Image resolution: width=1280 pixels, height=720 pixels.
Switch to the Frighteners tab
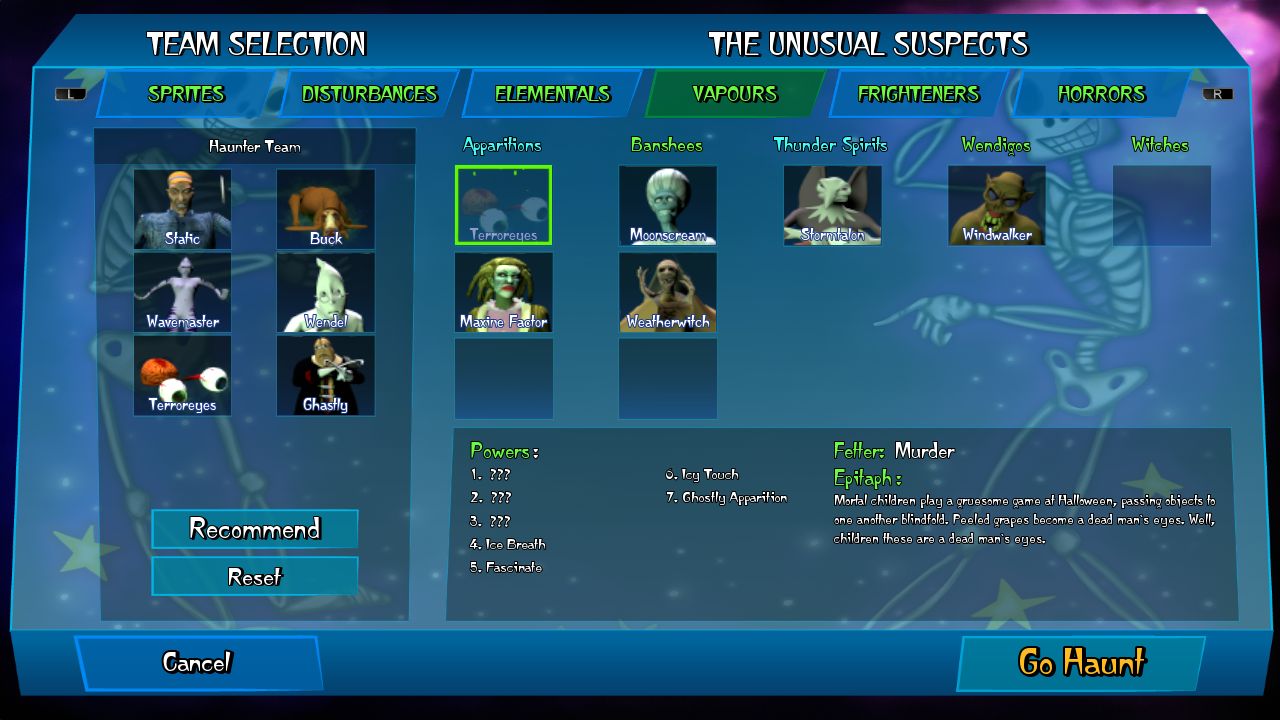(x=916, y=94)
